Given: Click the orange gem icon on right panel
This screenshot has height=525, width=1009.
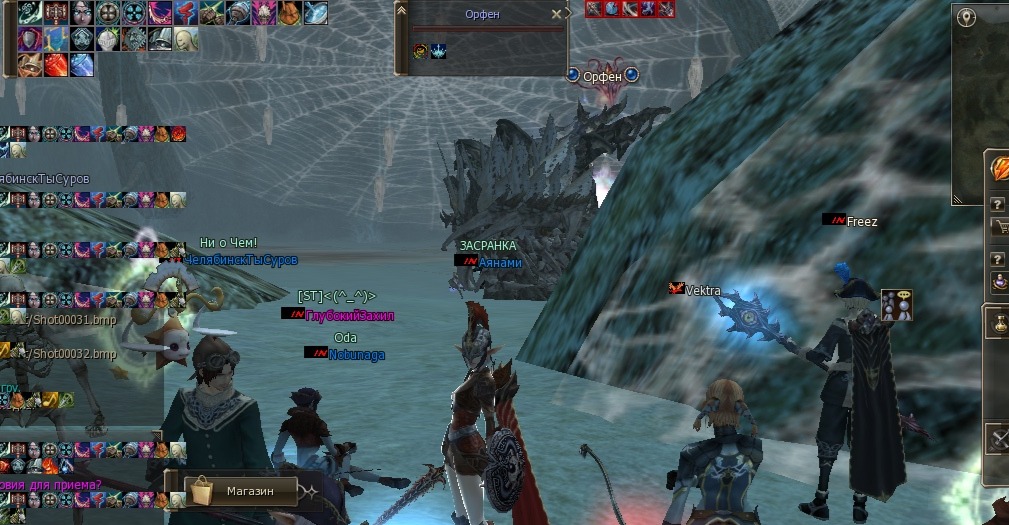Looking at the screenshot, I should [x=1001, y=168].
